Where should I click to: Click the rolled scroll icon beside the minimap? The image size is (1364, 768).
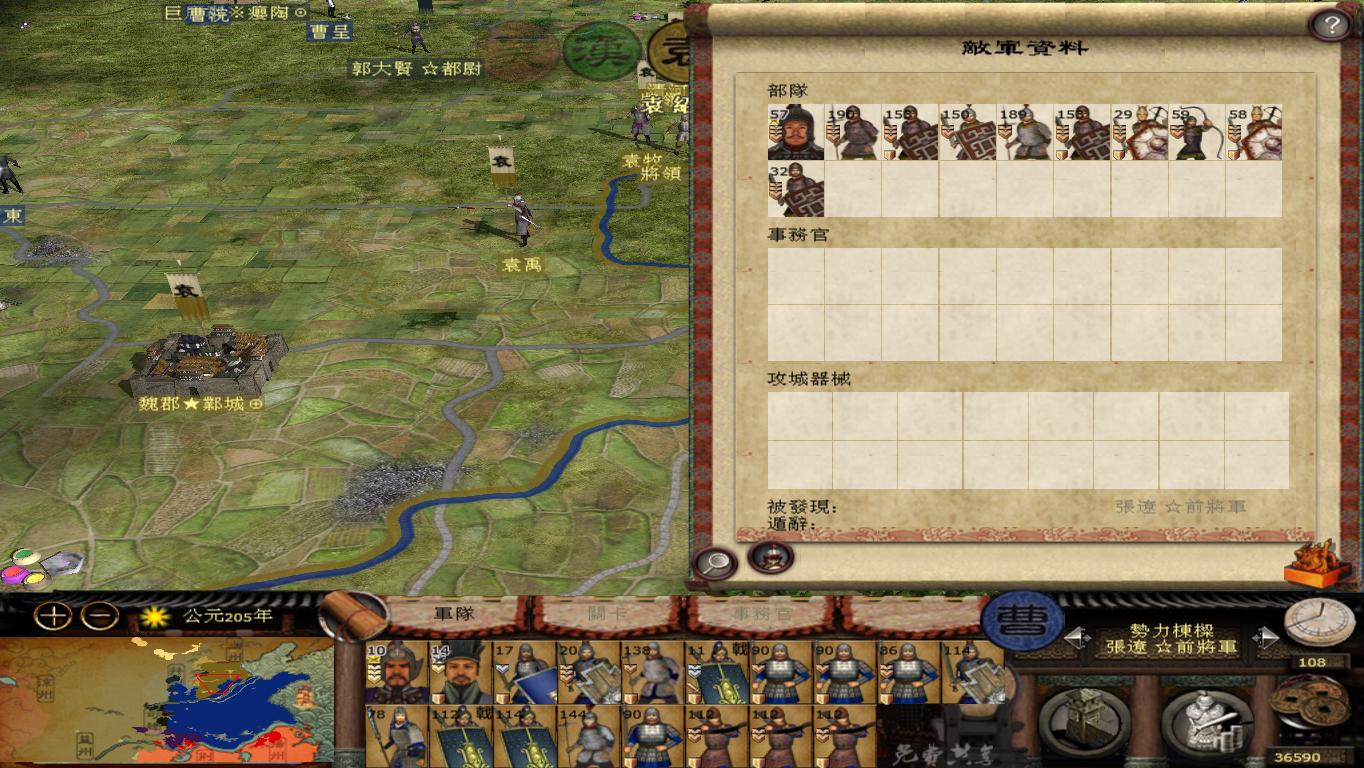point(355,615)
